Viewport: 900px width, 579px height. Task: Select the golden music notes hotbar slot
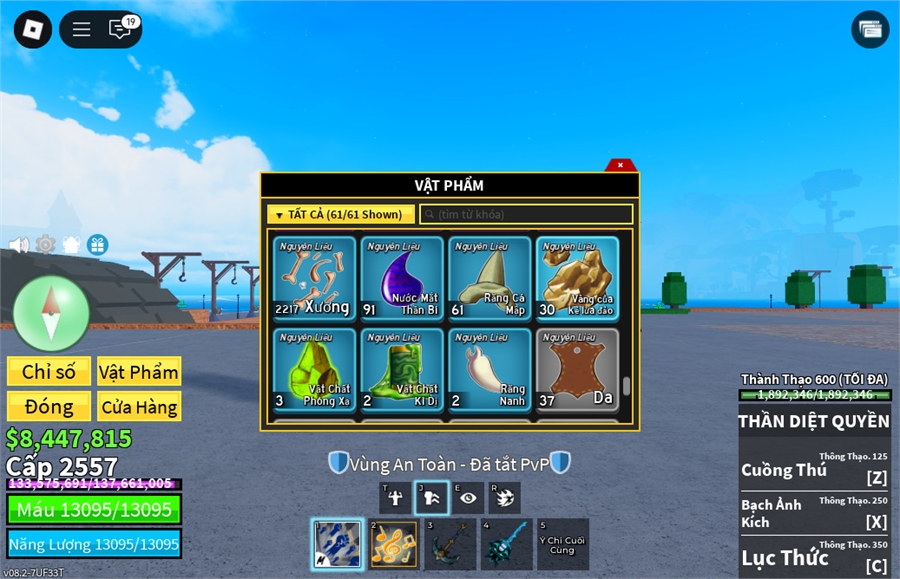tap(393, 544)
